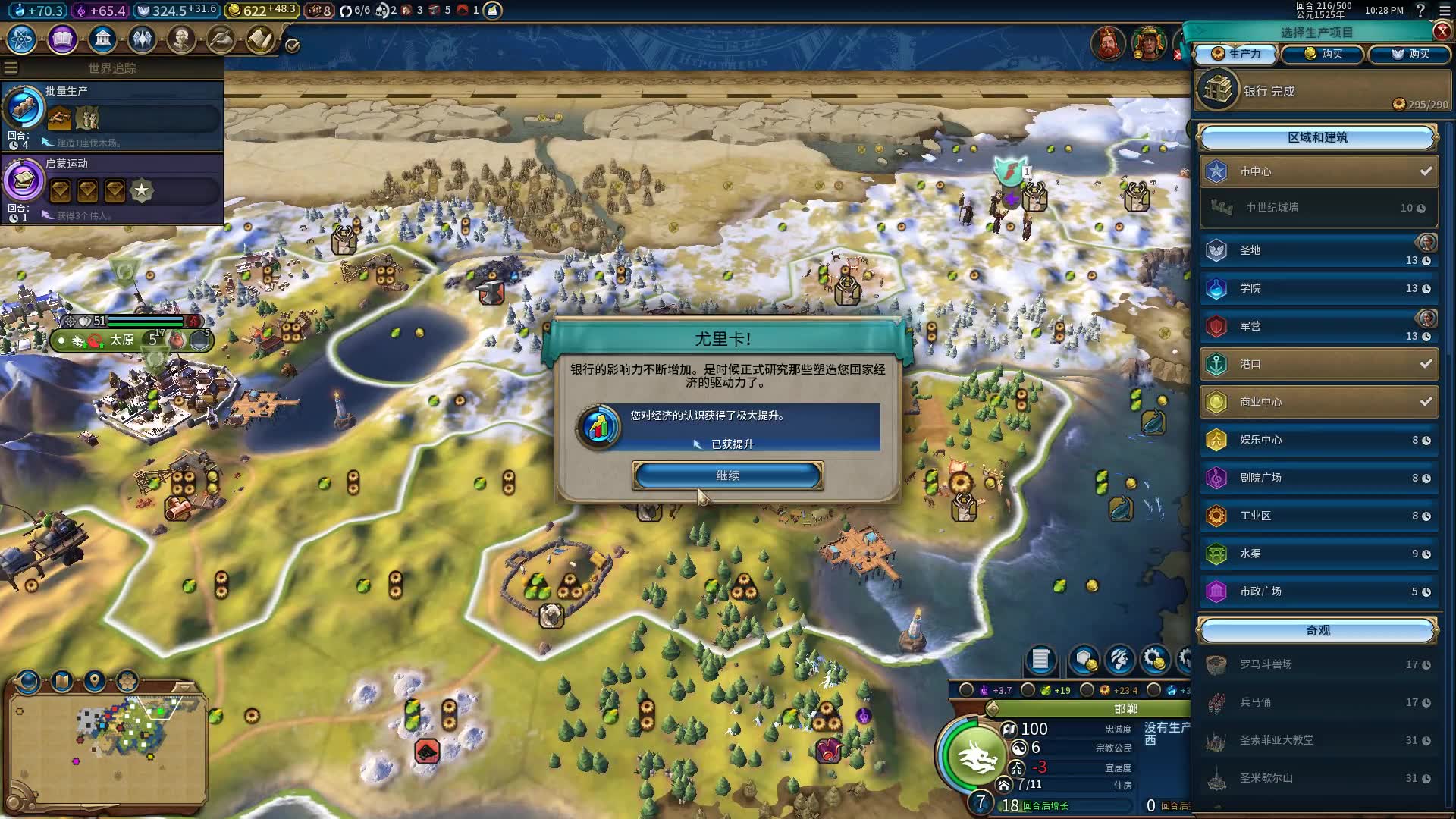The image size is (1456, 819).
Task: Switch to the 生产力 production tab
Action: tap(1236, 54)
